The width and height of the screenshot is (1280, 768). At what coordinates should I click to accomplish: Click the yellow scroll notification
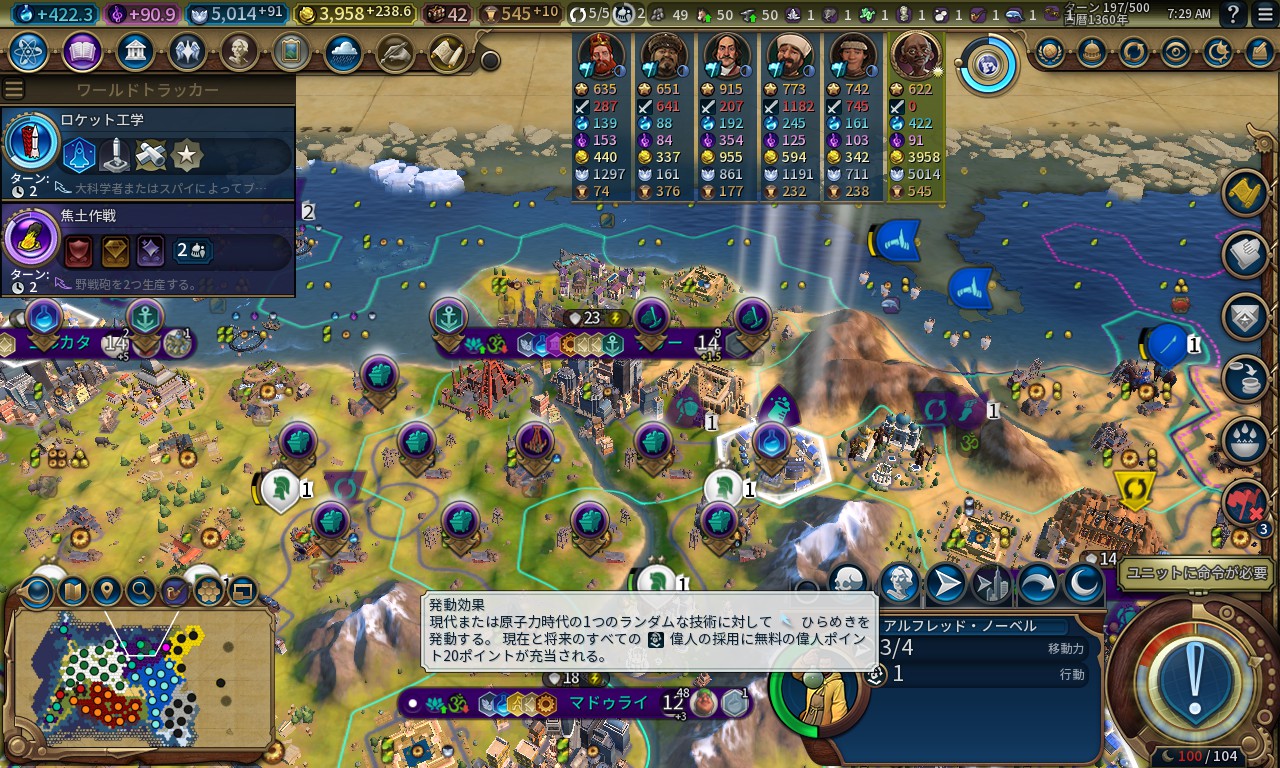click(x=1246, y=194)
